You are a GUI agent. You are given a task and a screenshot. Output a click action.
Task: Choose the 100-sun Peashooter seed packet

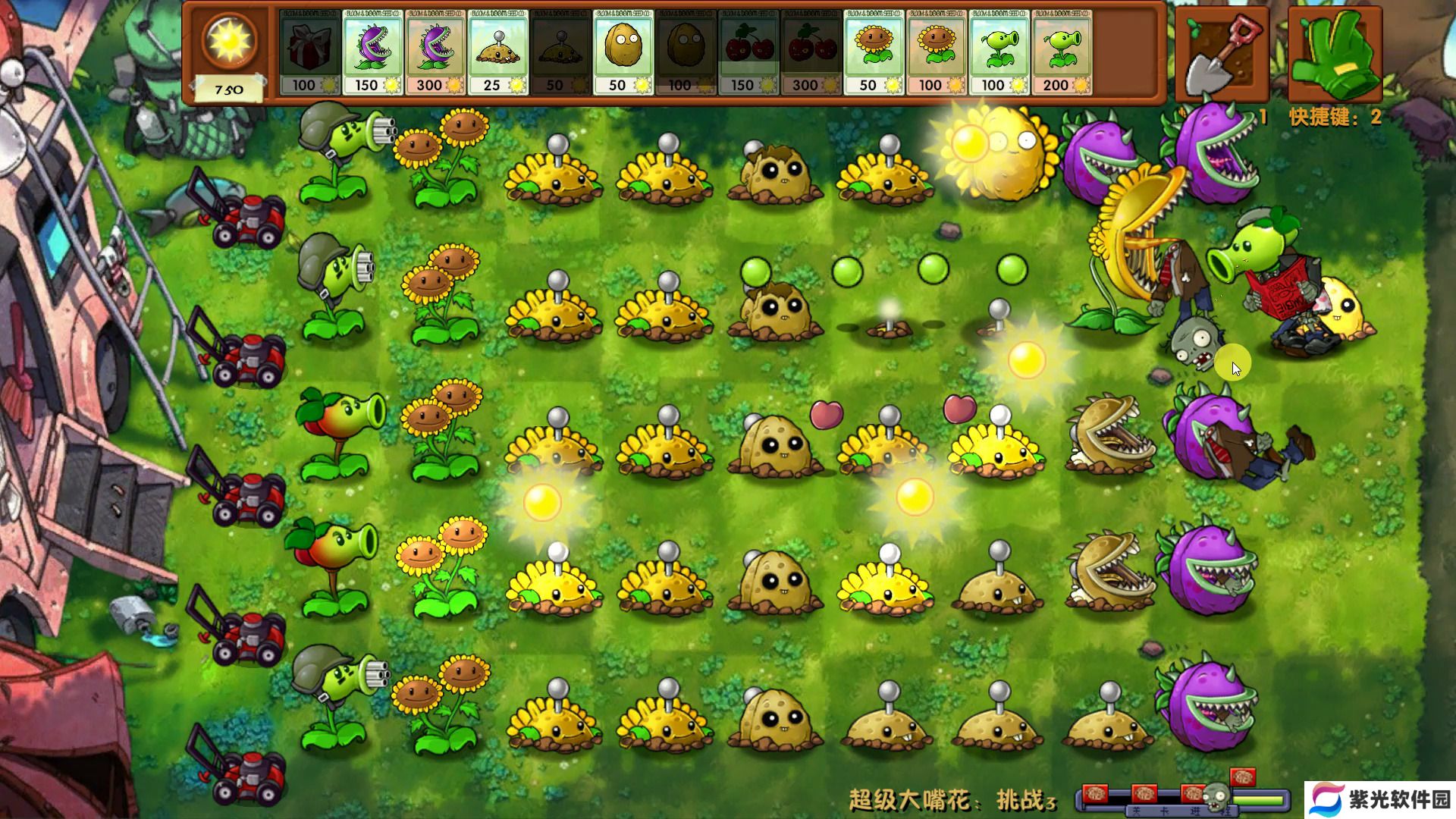(999, 52)
